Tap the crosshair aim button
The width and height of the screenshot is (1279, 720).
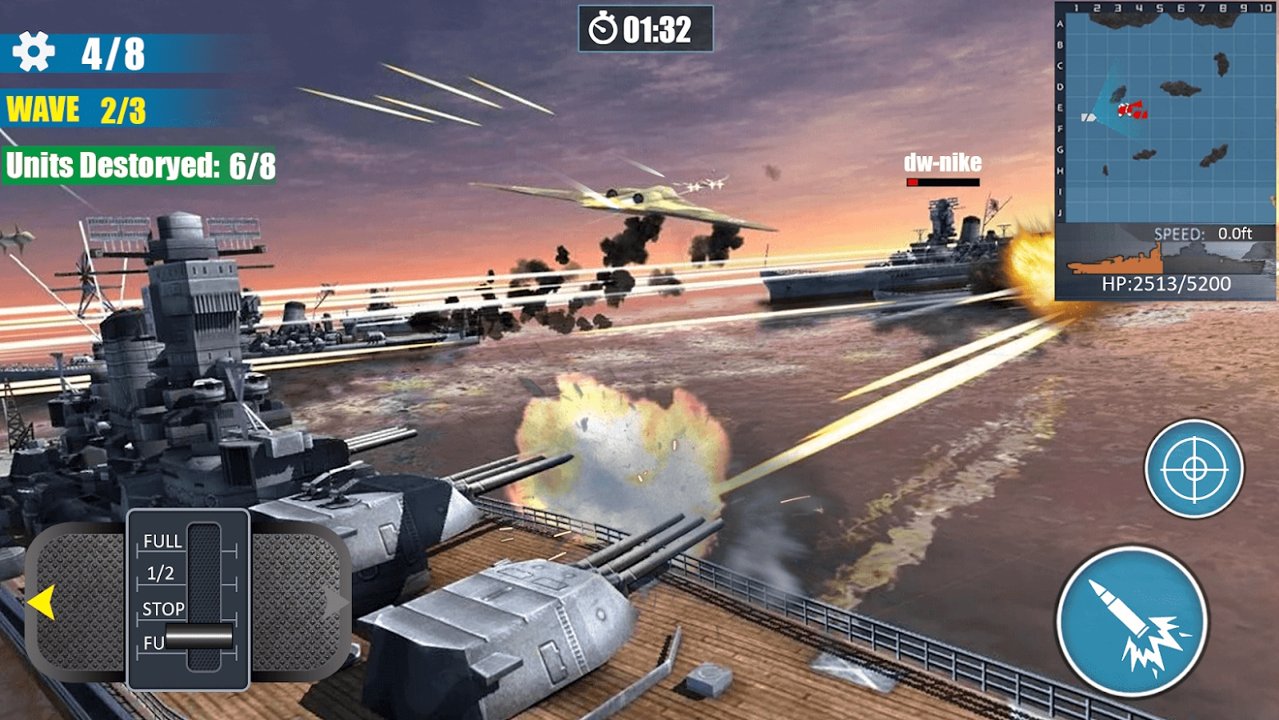coord(1193,468)
